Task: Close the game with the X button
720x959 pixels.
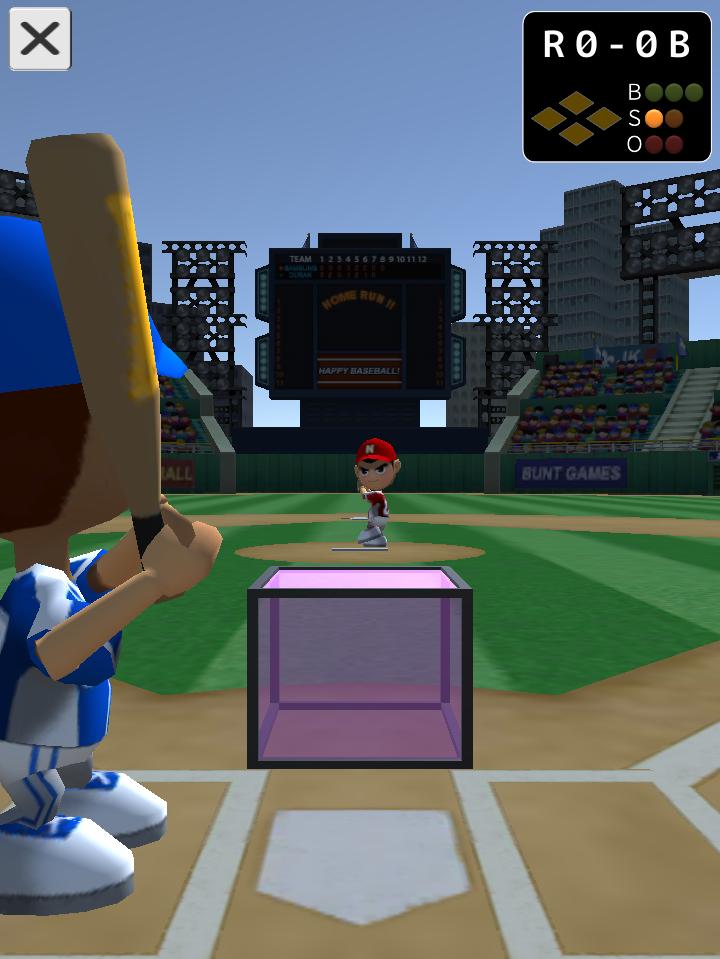Action: [40, 40]
